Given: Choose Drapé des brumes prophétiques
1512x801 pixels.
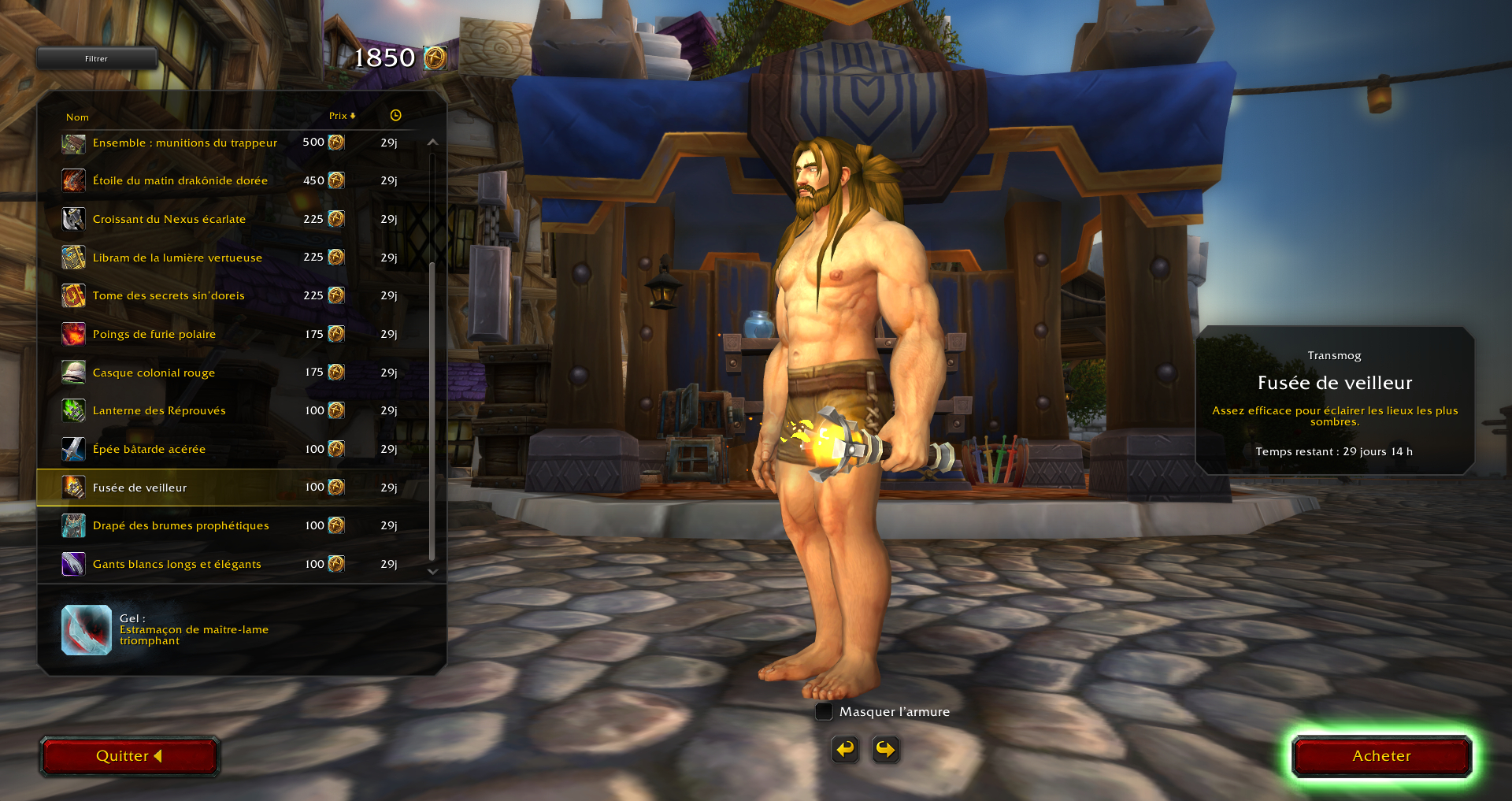Looking at the screenshot, I should 180,525.
